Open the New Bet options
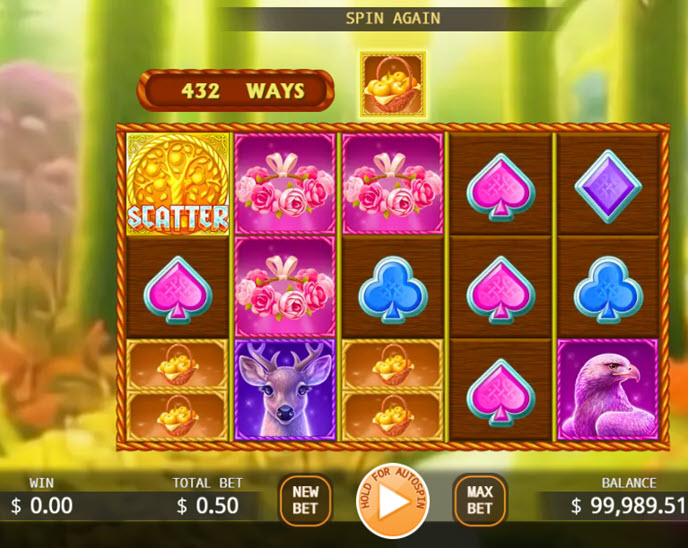This screenshot has height=548, width=688. coord(305,500)
